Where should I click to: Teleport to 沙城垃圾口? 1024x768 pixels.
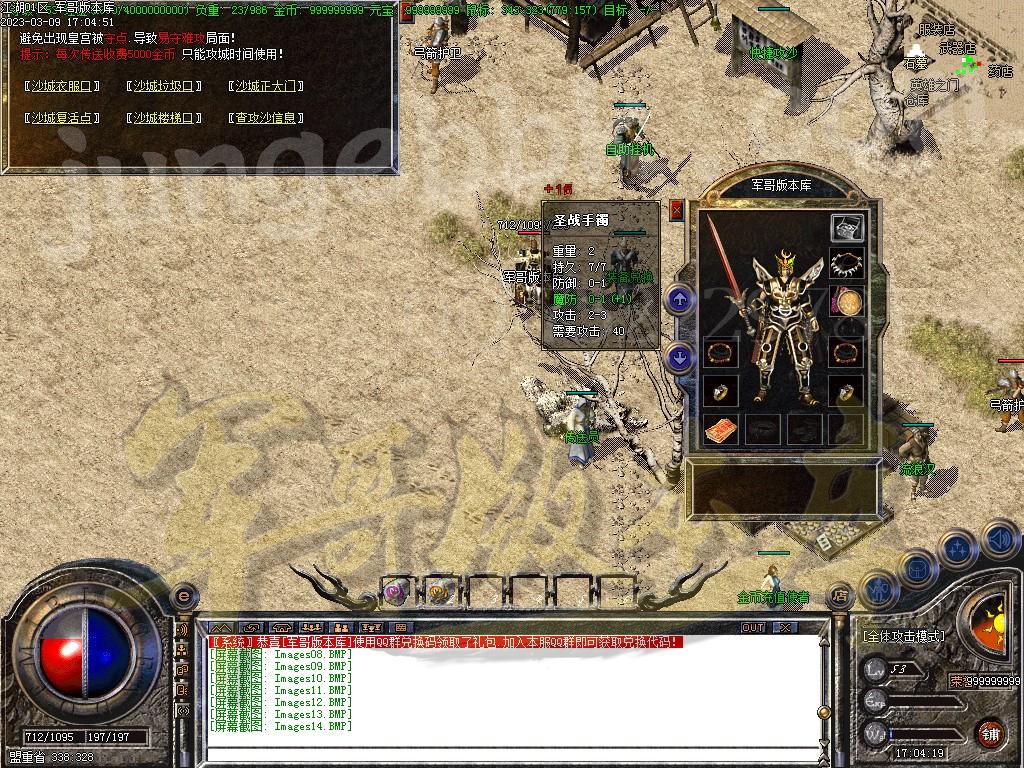[164, 86]
